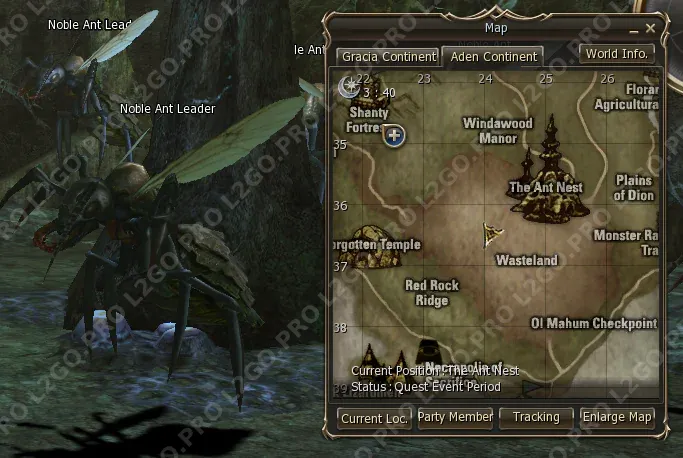Select Red Rock Ridge on the map
This screenshot has height=458, width=683.
432,292
